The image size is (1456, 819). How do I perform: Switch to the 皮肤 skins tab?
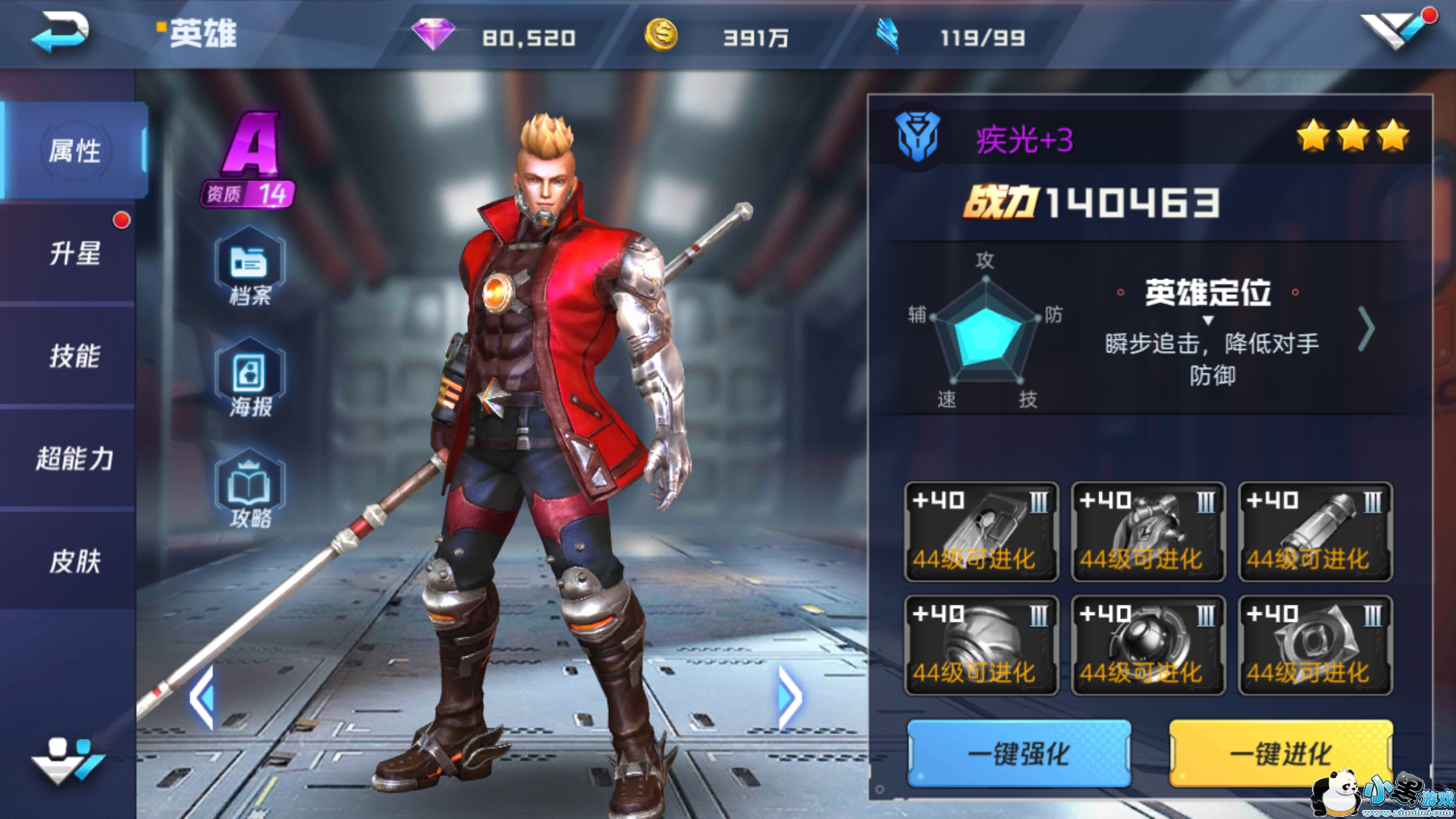74,561
